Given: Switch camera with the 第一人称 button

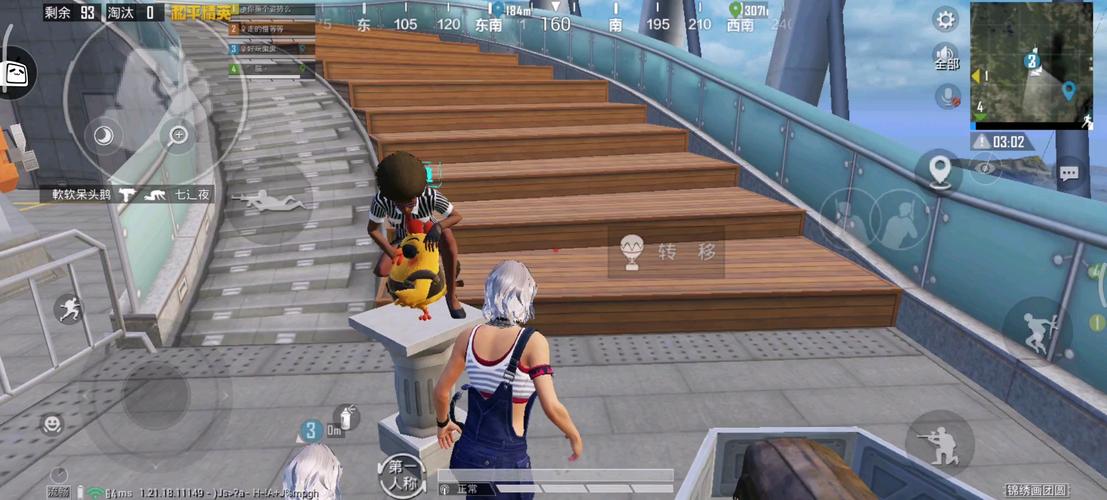Looking at the screenshot, I should coord(401,474).
